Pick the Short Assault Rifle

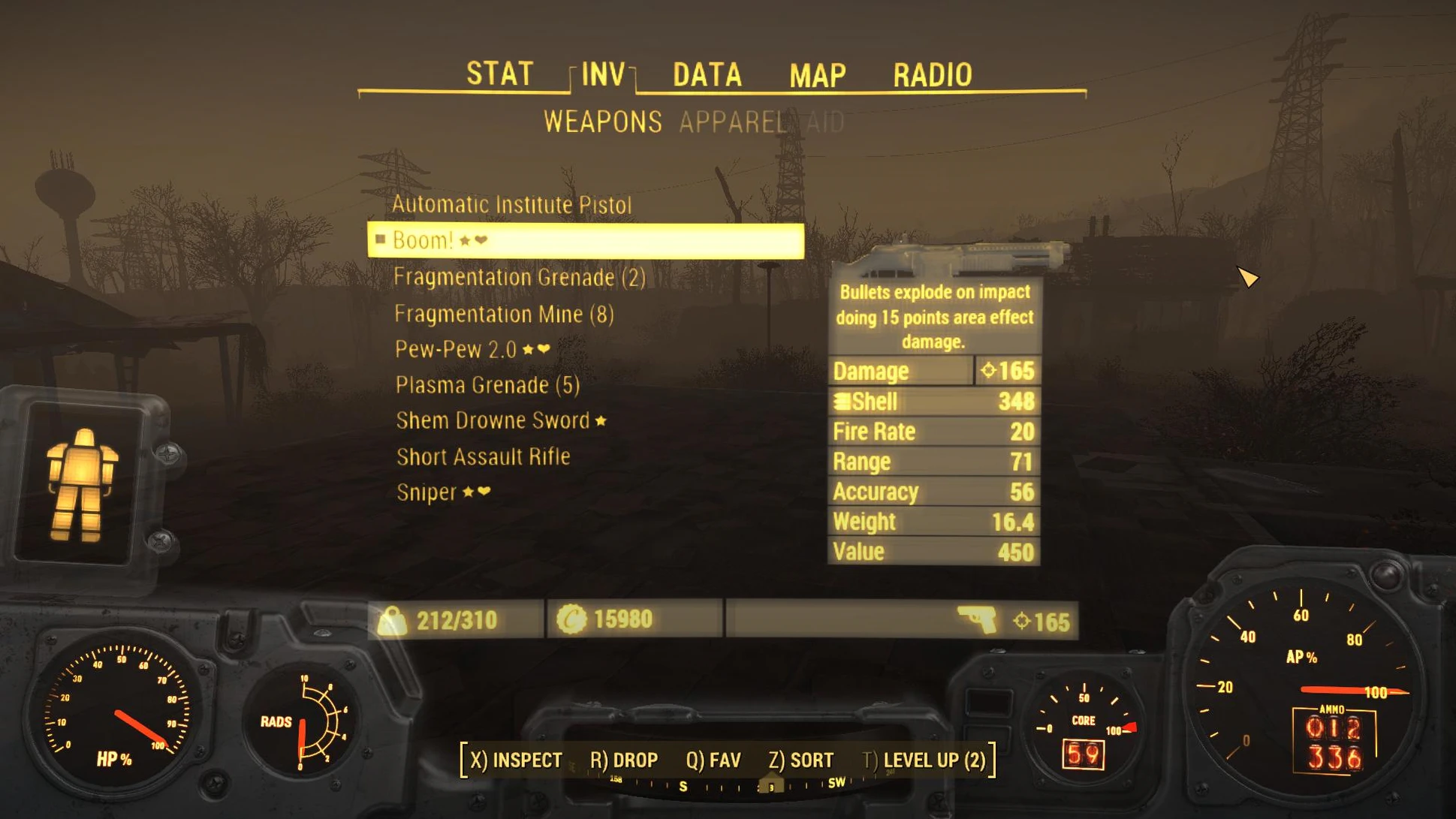tap(483, 456)
